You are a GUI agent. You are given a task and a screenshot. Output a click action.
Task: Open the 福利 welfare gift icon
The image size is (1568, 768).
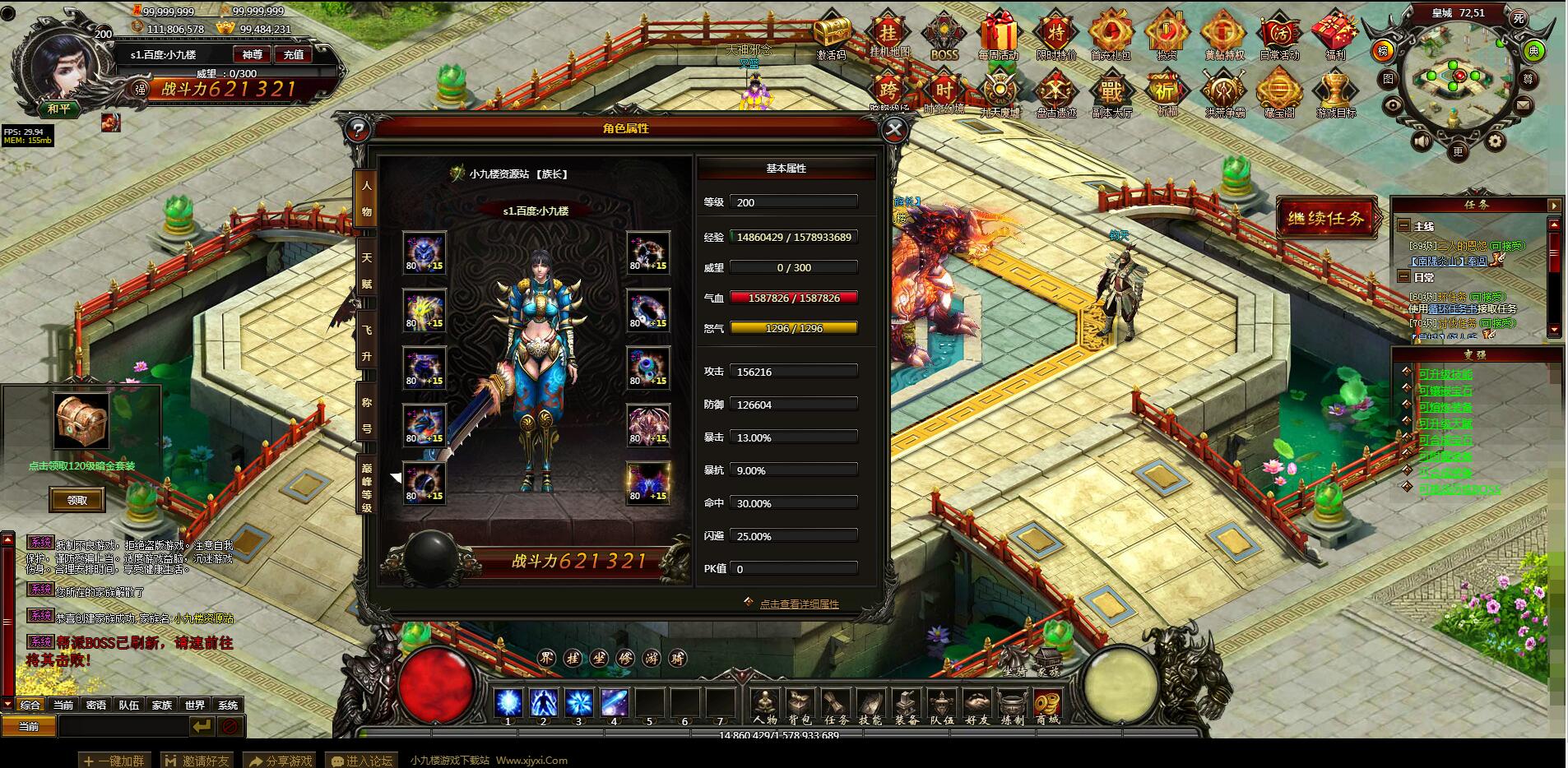tap(1334, 38)
